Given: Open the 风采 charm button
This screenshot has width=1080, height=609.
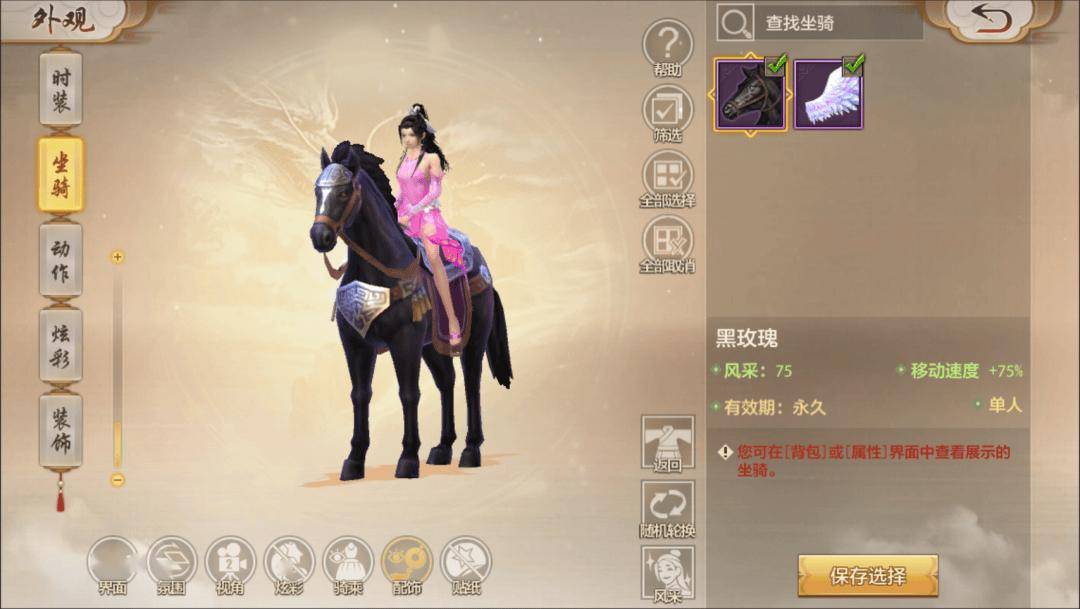Looking at the screenshot, I should pyautogui.click(x=668, y=572).
